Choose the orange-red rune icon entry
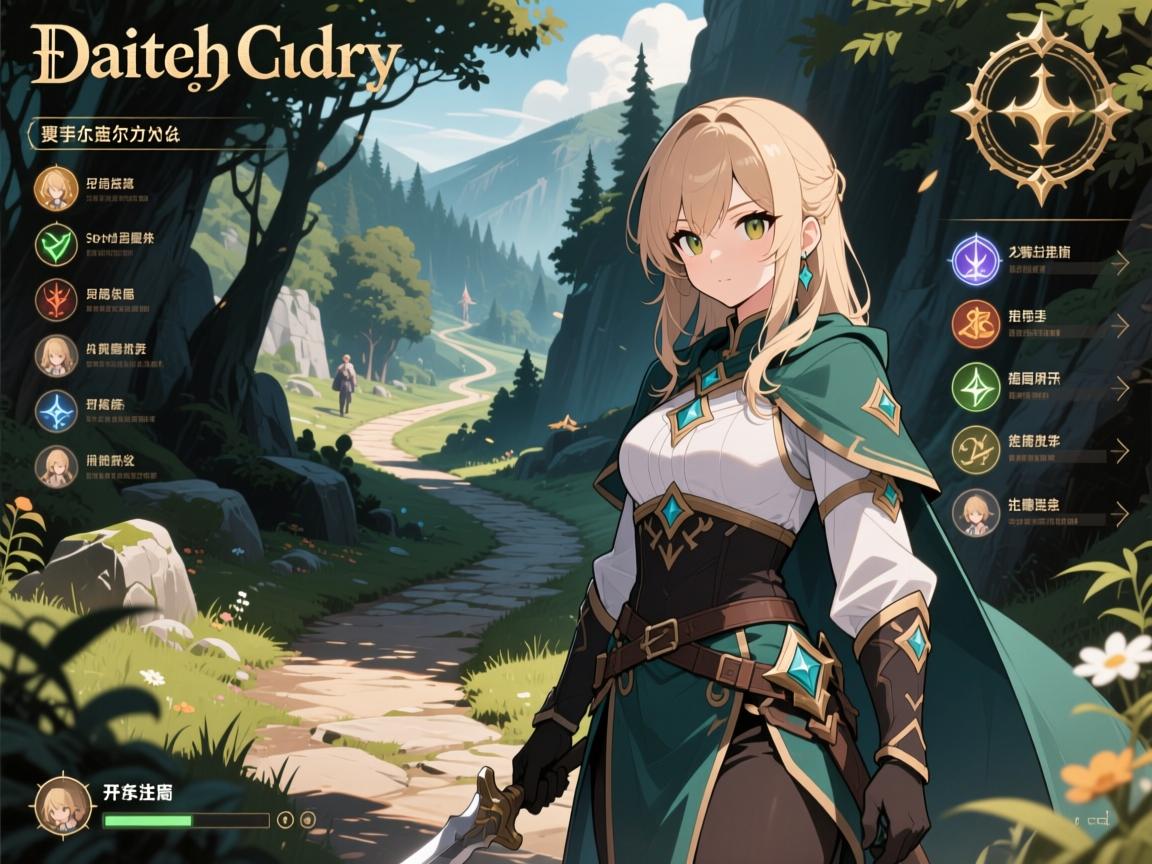1152x864 pixels. coord(976,324)
